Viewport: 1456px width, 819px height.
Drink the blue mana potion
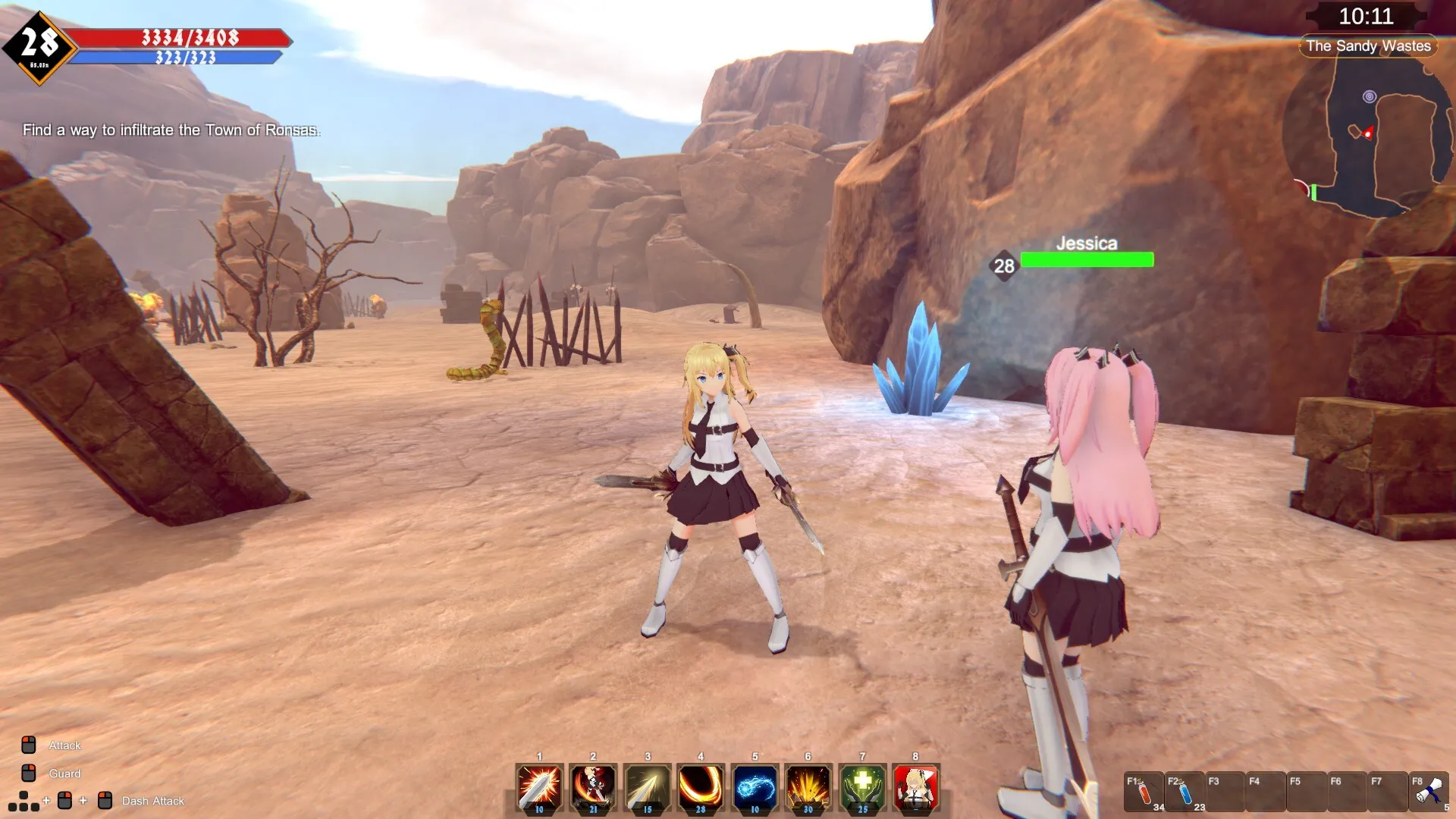pos(1184,792)
